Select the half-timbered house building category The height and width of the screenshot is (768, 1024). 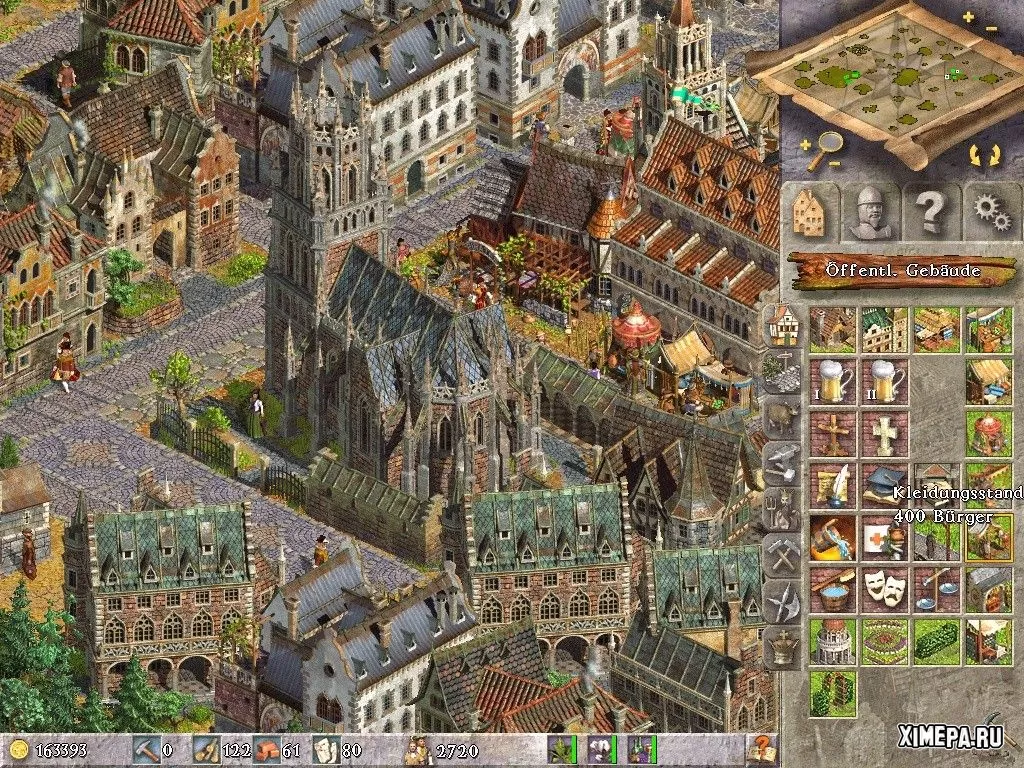click(781, 324)
